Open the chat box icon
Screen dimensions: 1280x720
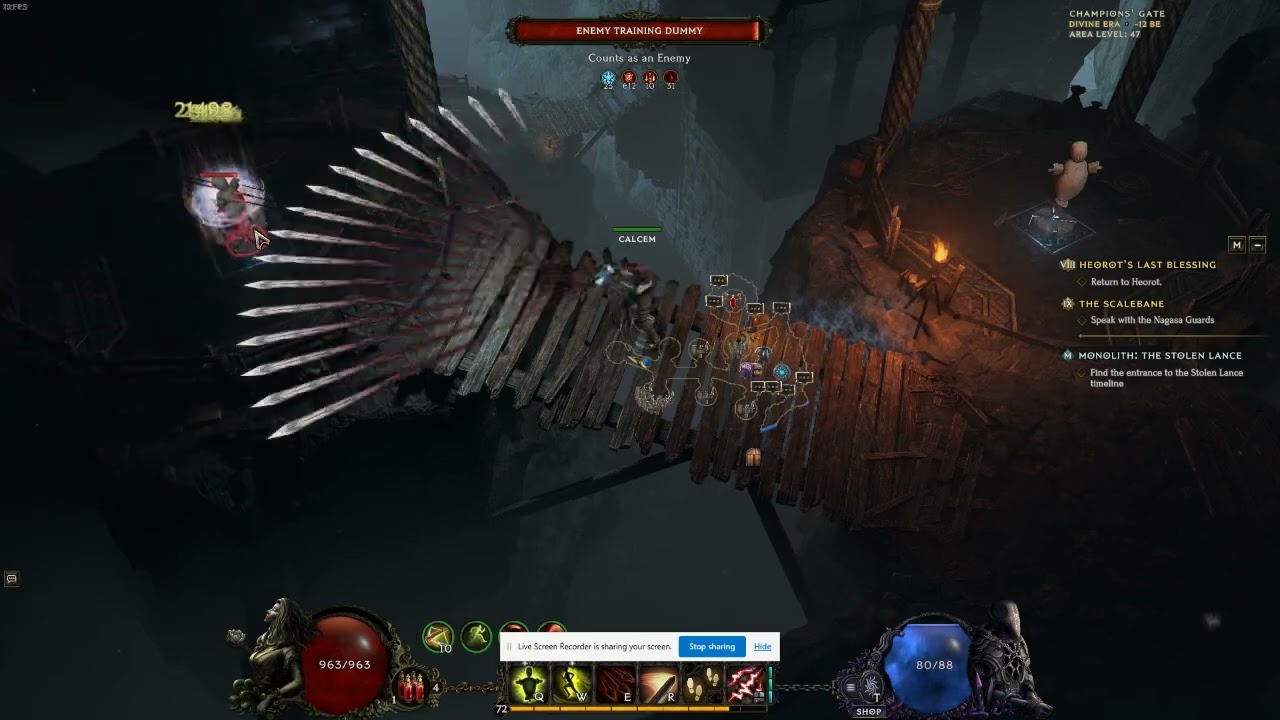coord(11,578)
